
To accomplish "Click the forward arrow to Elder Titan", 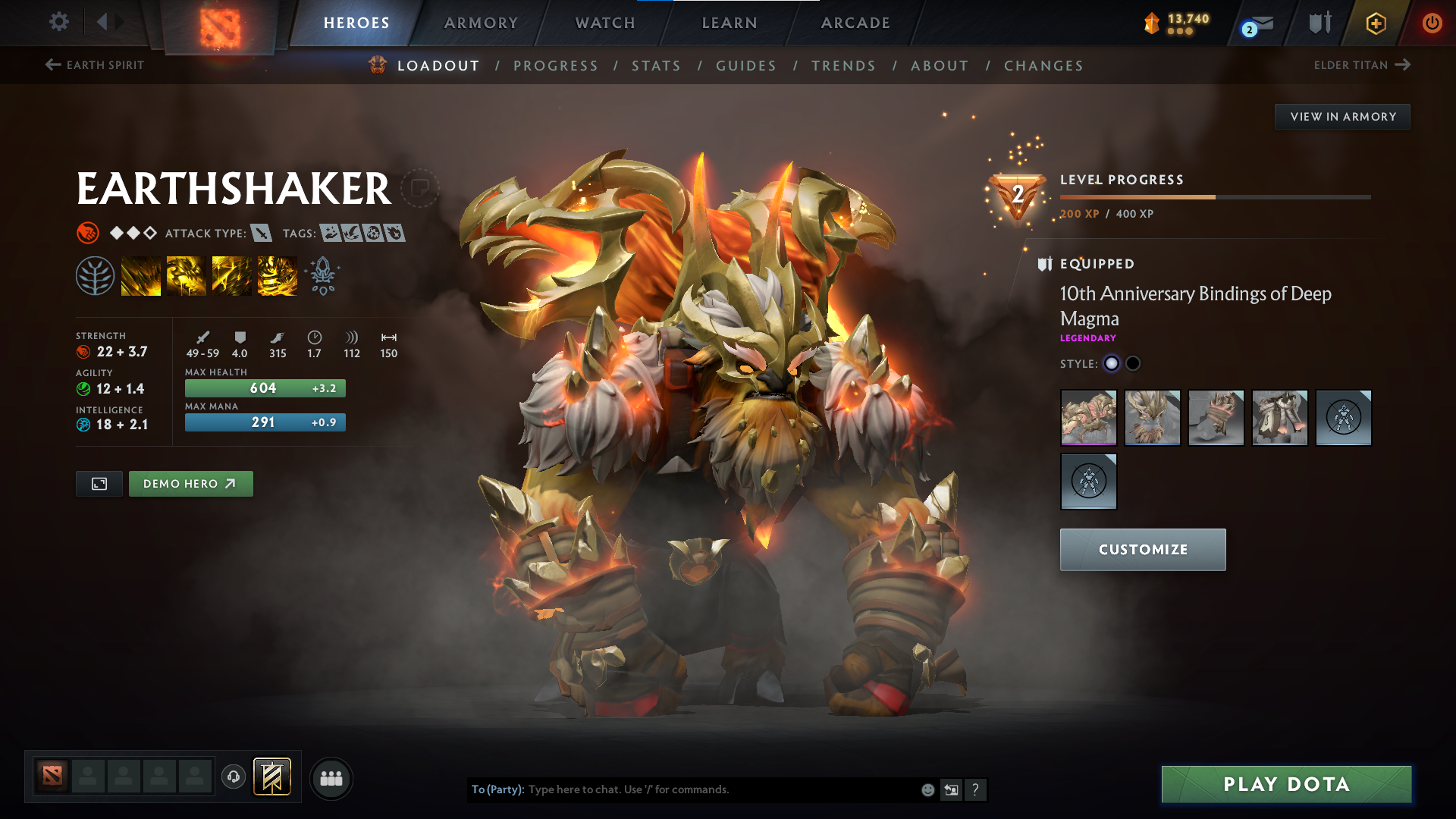I will click(x=1404, y=65).
